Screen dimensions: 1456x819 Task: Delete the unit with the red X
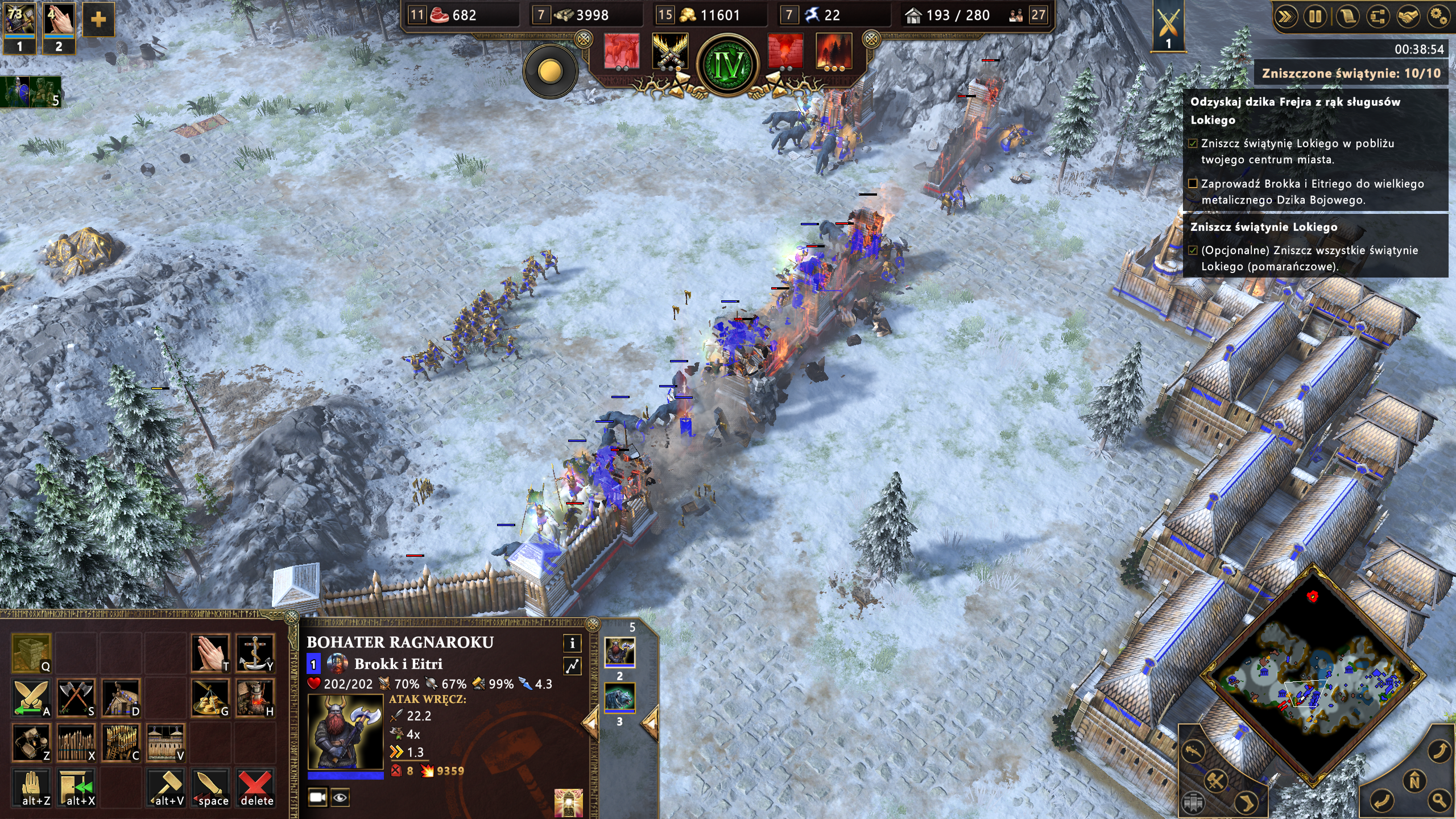255,787
